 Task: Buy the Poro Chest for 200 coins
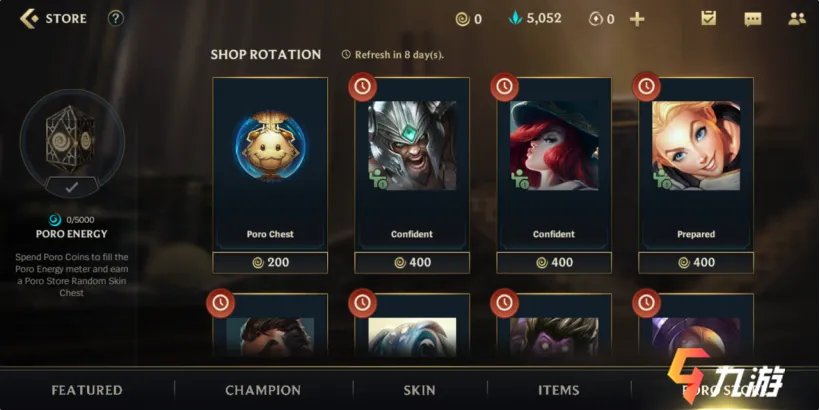coord(270,263)
